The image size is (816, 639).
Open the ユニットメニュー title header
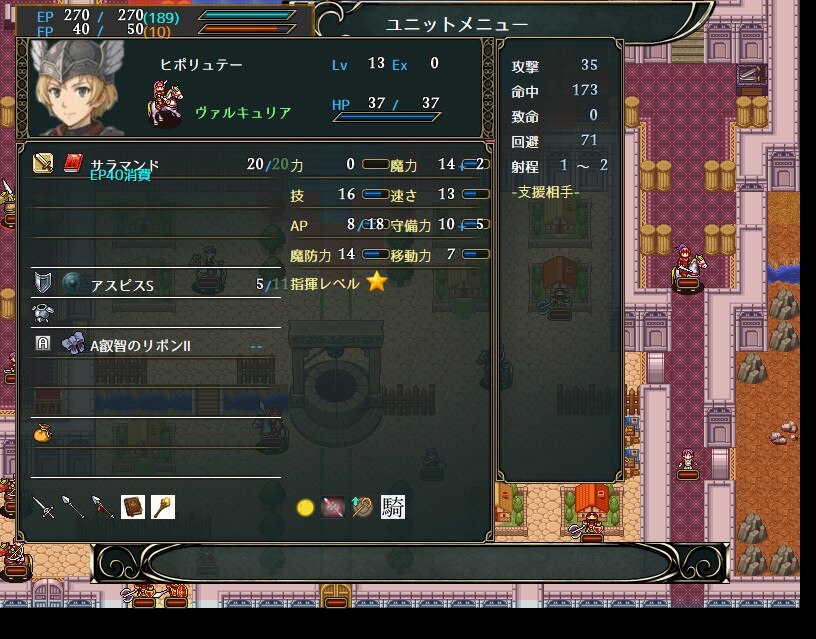457,24
